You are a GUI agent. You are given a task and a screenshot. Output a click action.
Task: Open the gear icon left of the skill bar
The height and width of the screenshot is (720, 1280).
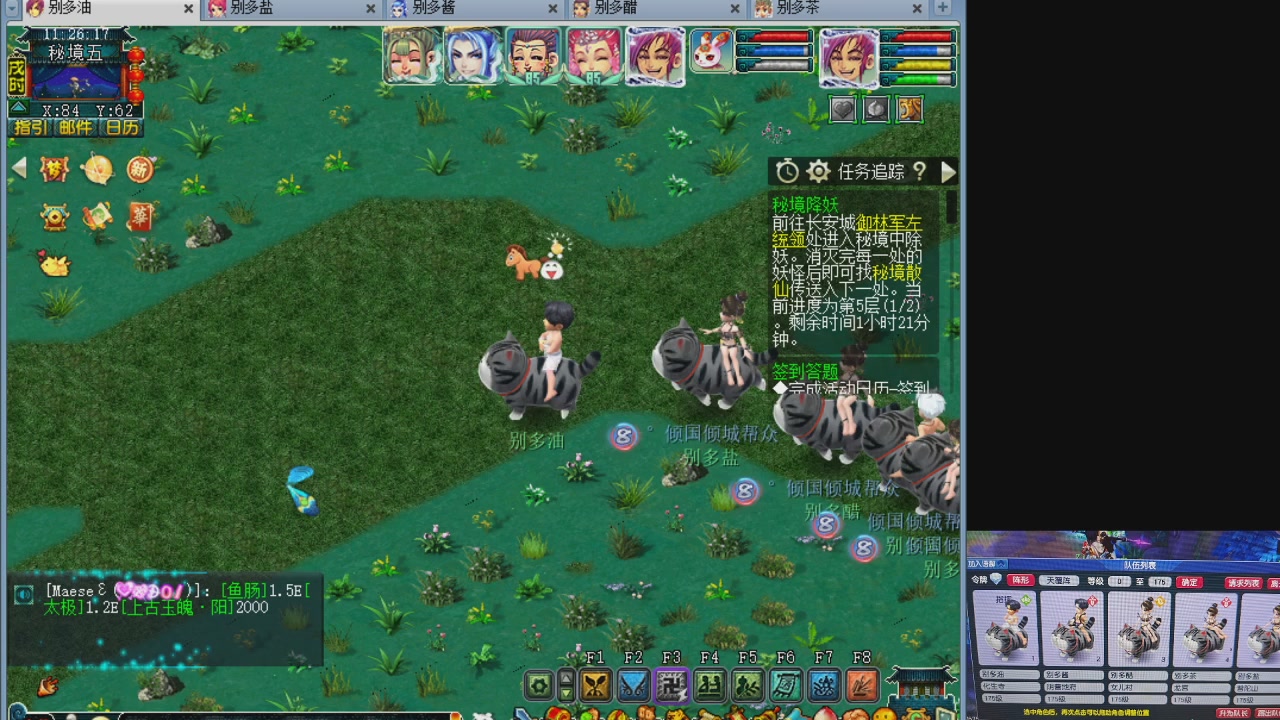(540, 684)
